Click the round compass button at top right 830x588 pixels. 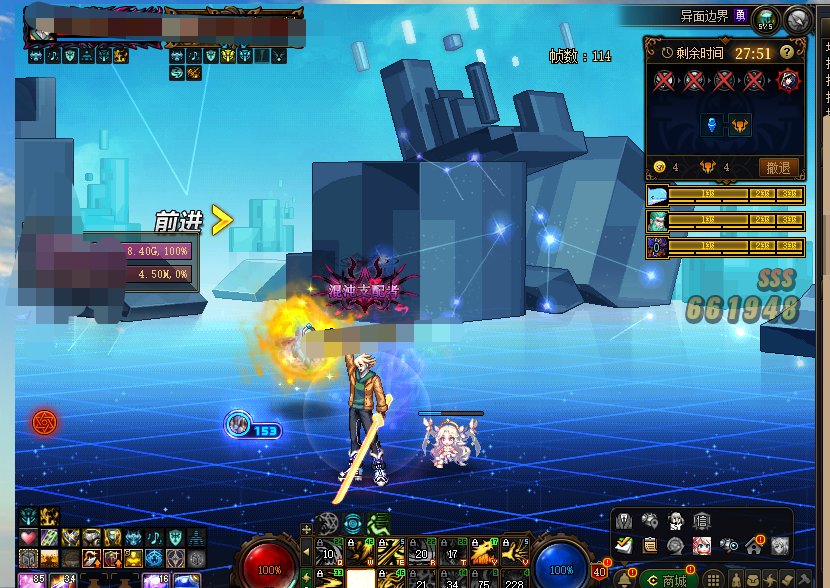[797, 17]
